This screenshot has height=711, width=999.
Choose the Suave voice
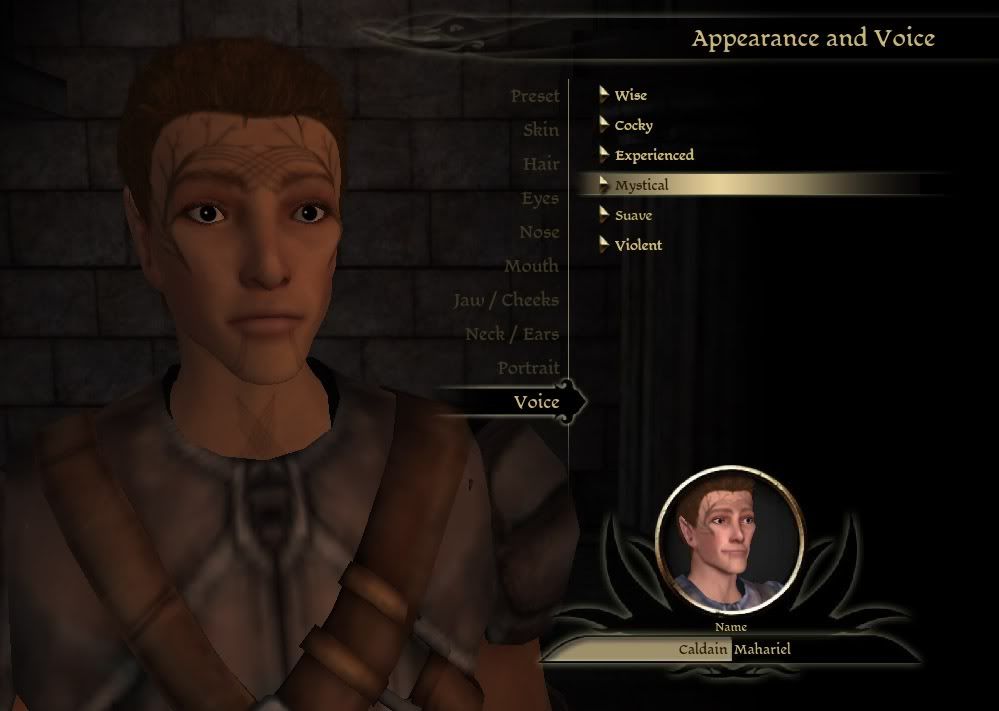633,216
